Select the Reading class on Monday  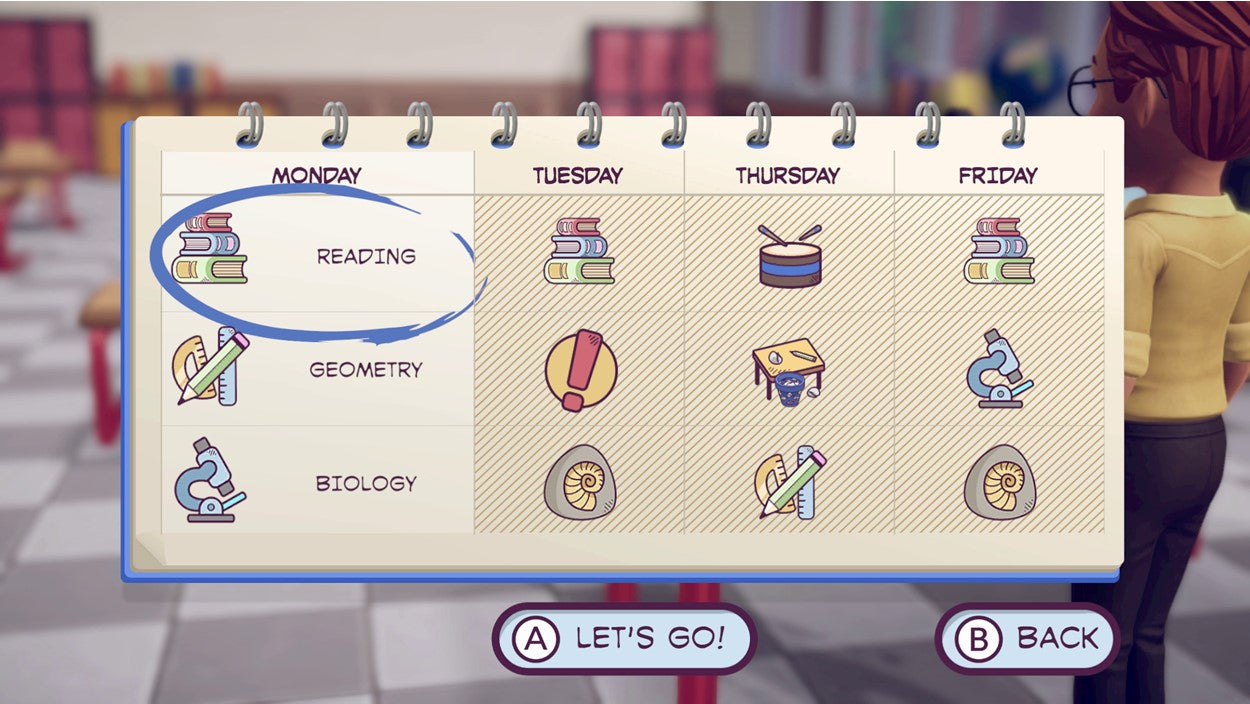[x=316, y=256]
